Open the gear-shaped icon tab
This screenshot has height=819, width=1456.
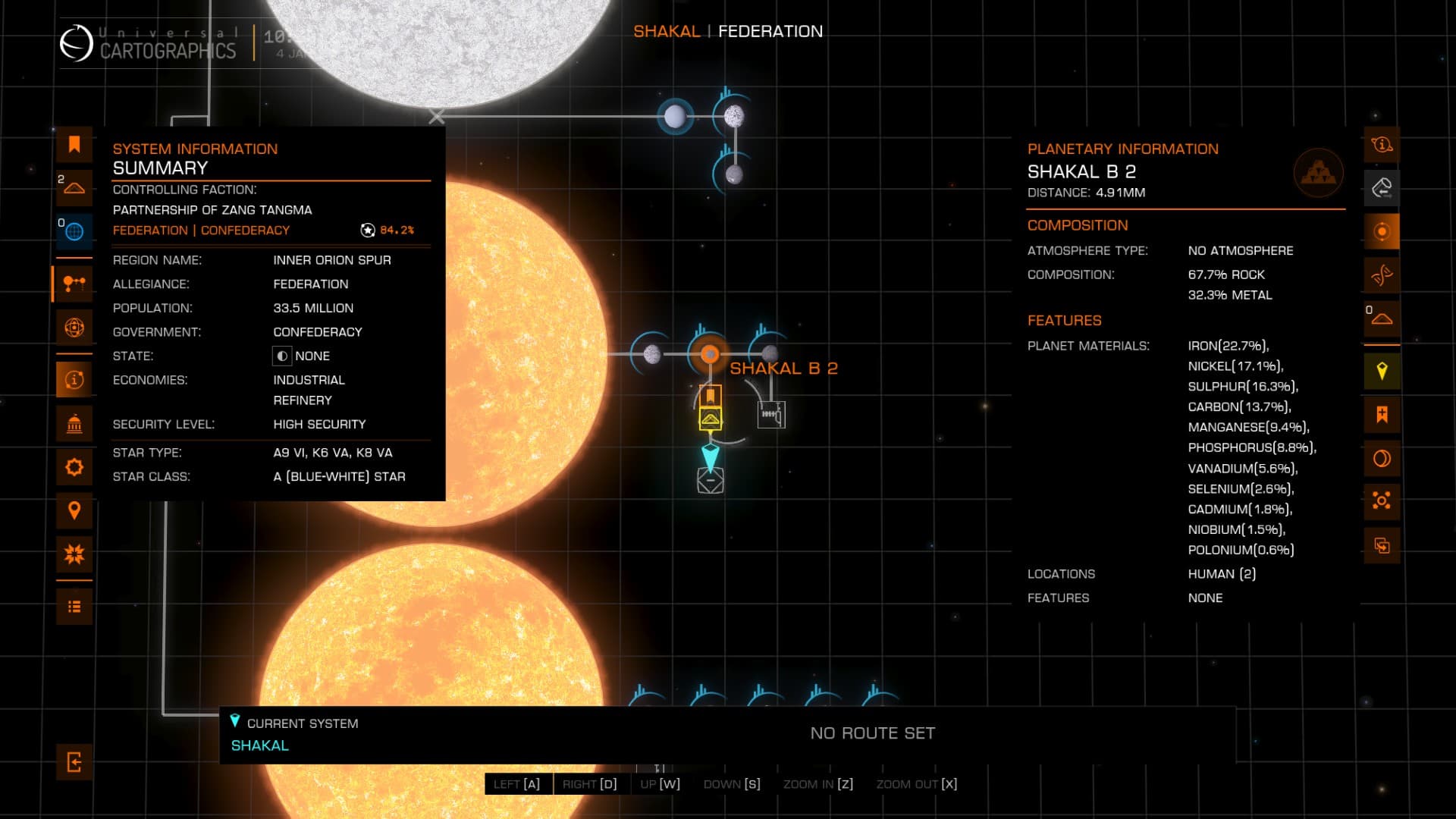point(74,467)
